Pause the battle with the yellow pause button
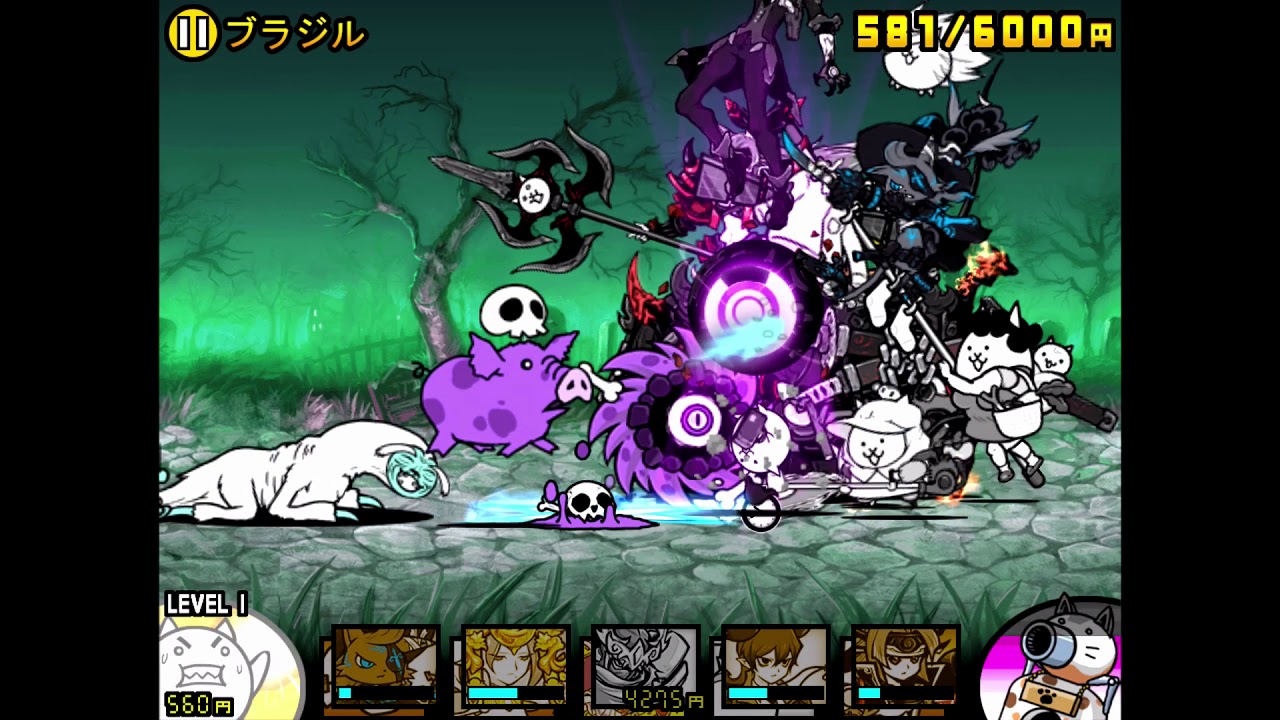 (192, 34)
